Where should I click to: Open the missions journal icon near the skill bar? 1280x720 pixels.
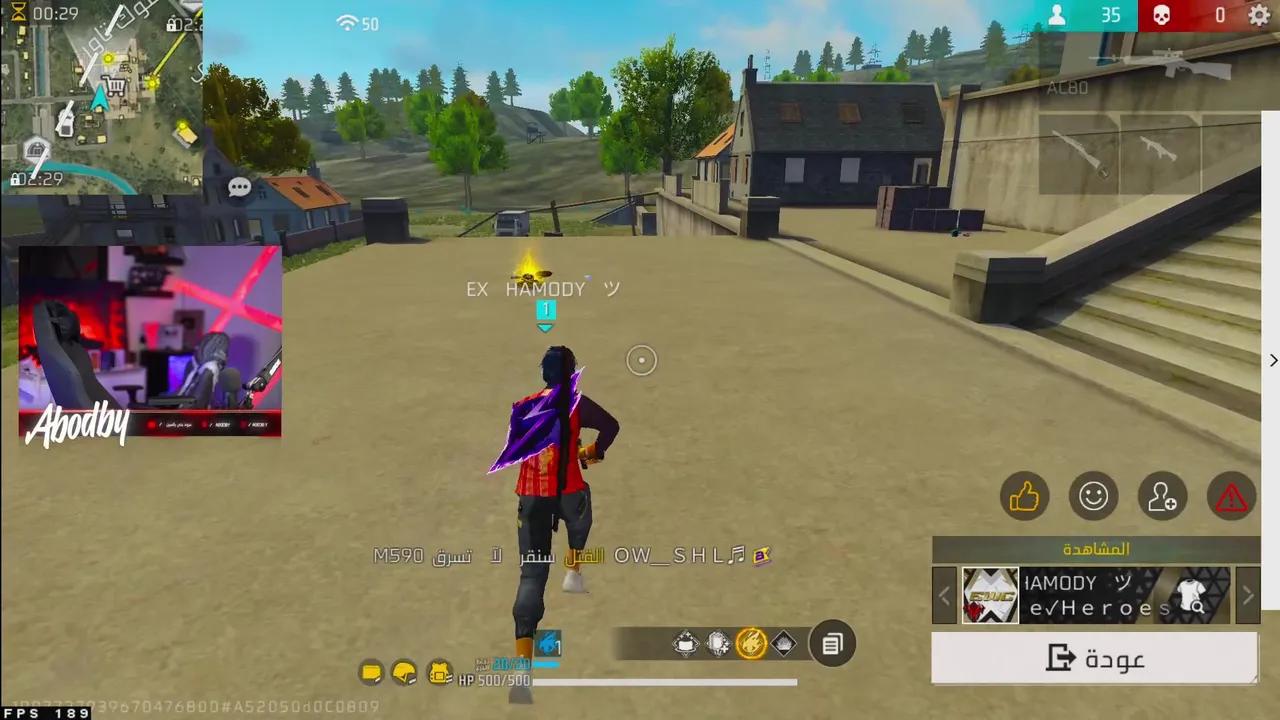coord(832,645)
